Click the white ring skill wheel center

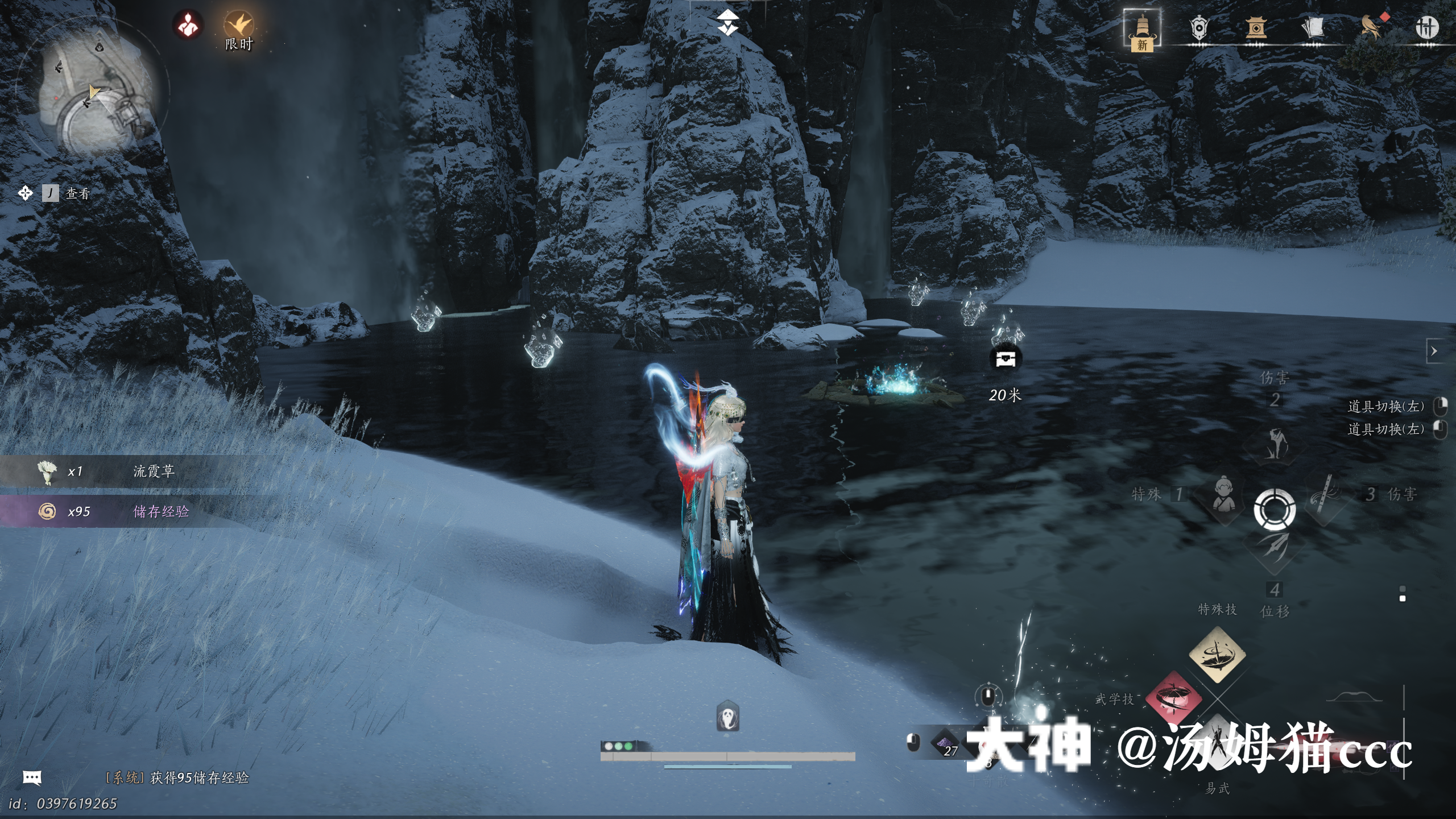pos(1275,508)
